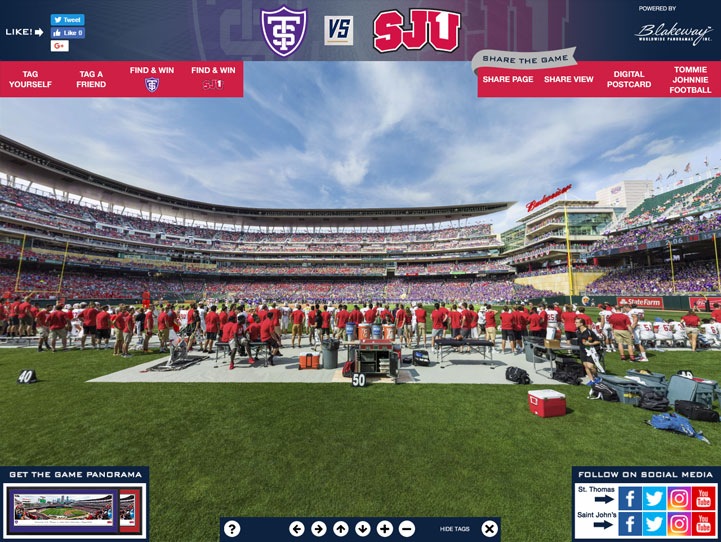Select Find & Win with St. Thomas logo
This screenshot has width=721, height=542.
pos(152,79)
